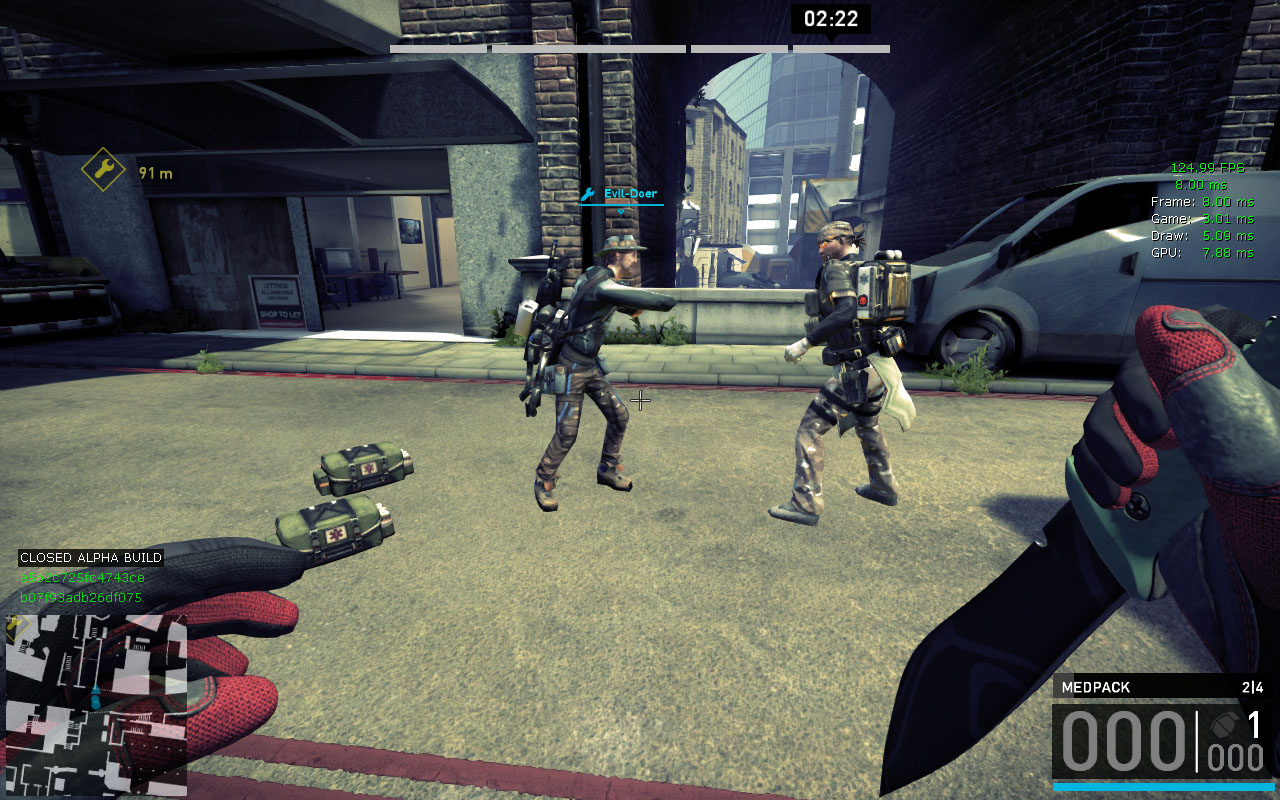Click the minimap in the corner
This screenshot has width=1280, height=800.
point(96,704)
